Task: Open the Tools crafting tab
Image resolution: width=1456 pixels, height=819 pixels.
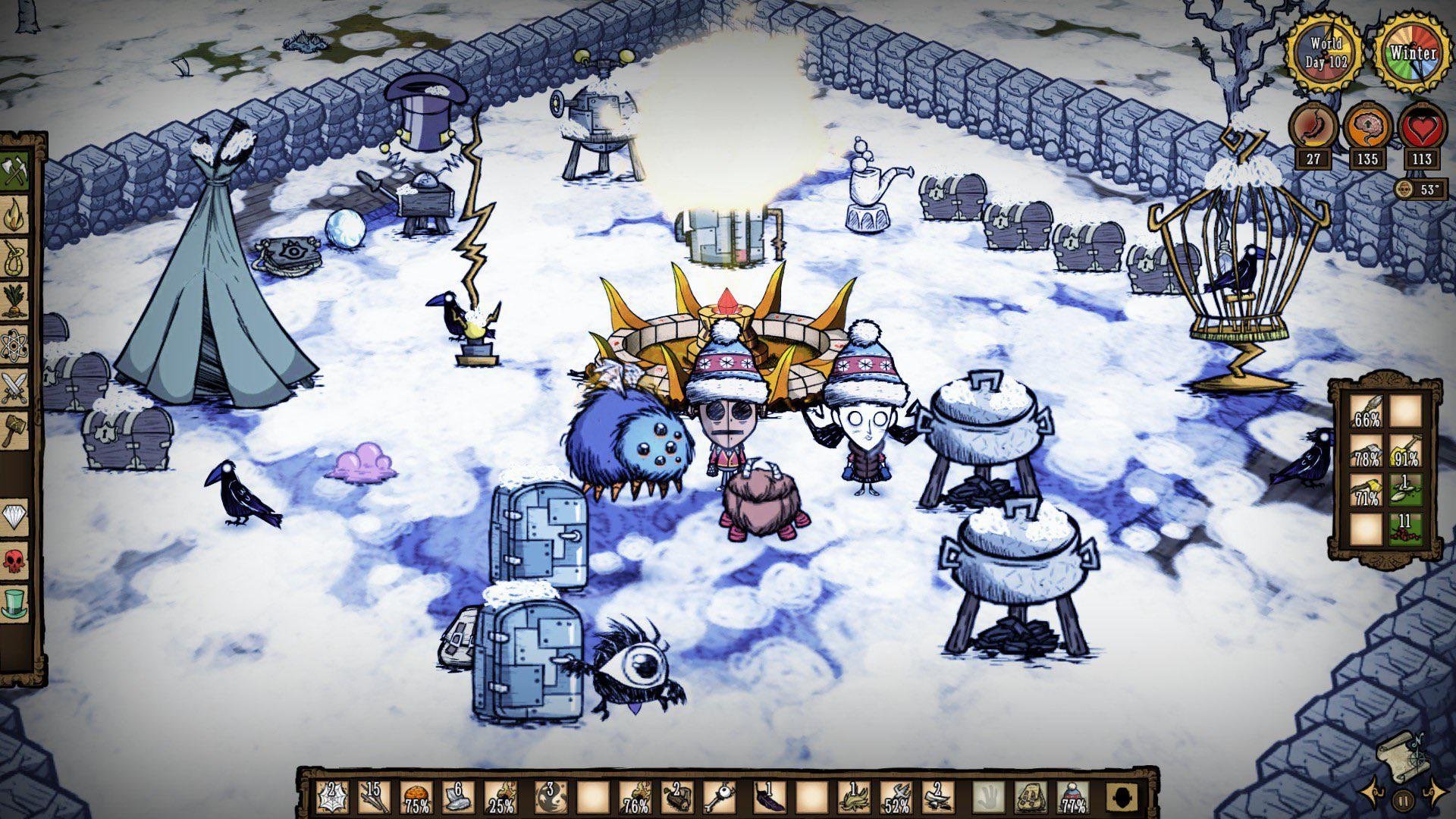Action: [15, 172]
